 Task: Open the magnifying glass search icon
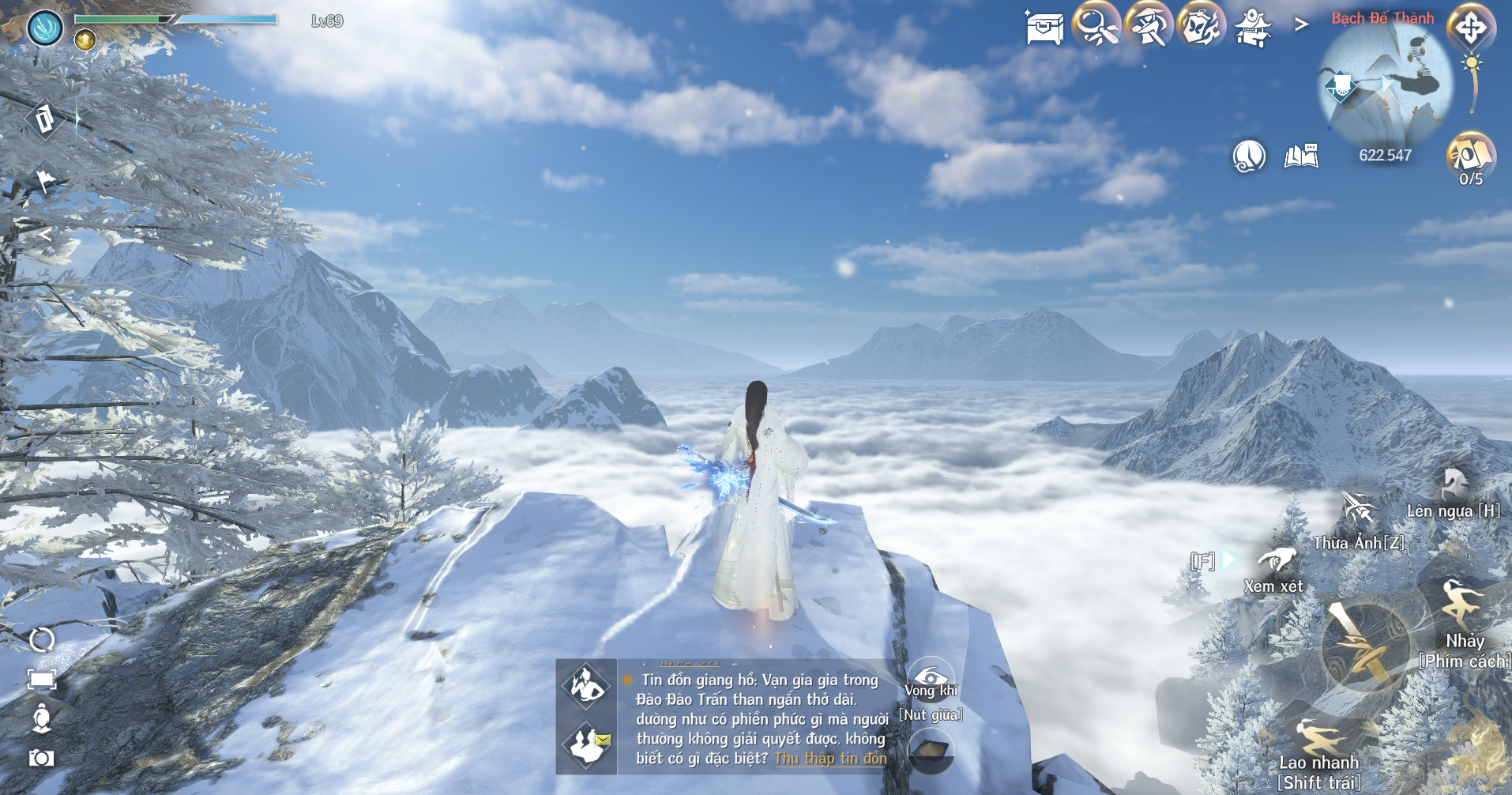pos(1096,26)
